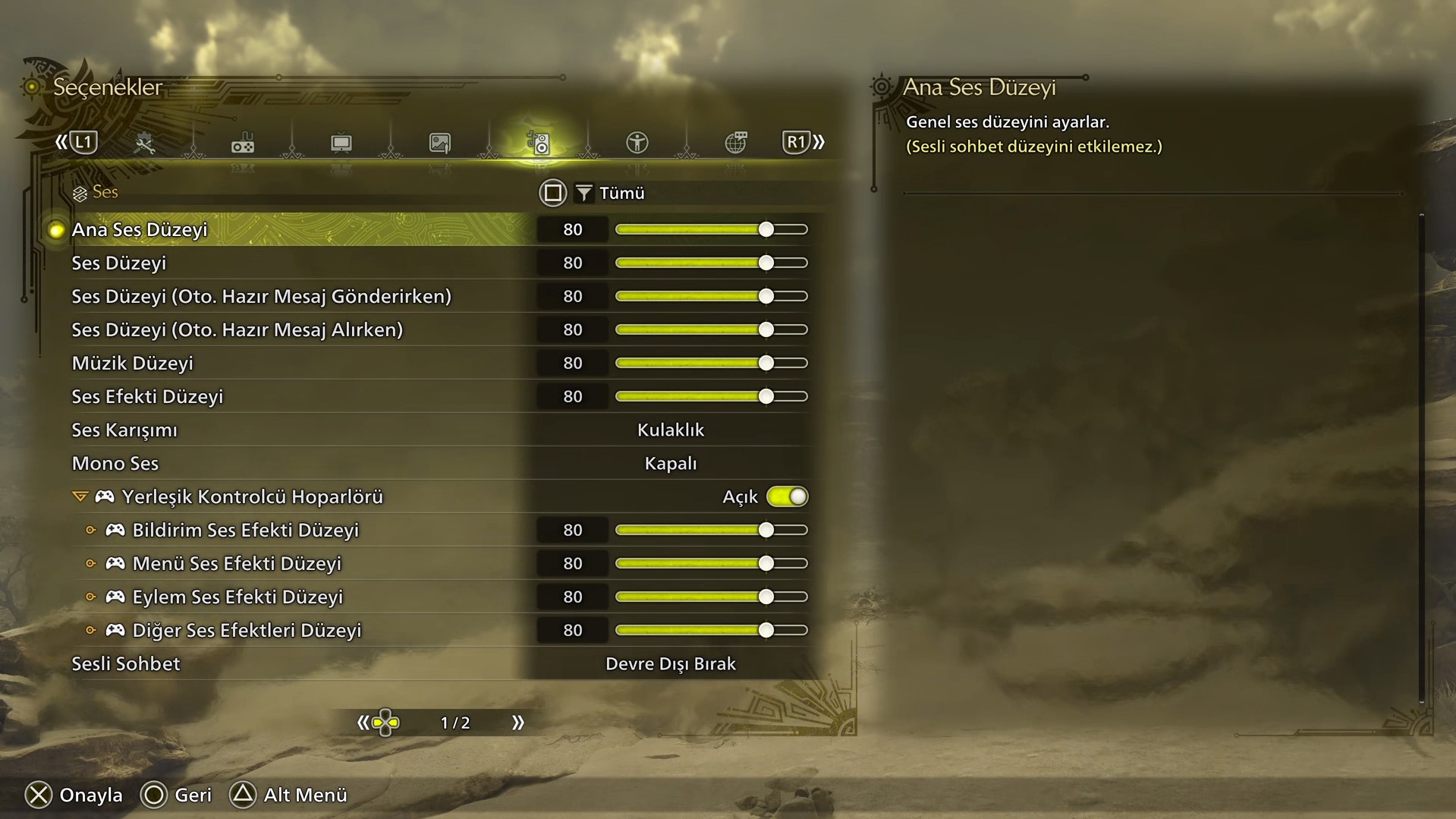Collapse the Yerleşik Kontrolcü Hoparlörü group arrow
1456x819 pixels.
80,496
